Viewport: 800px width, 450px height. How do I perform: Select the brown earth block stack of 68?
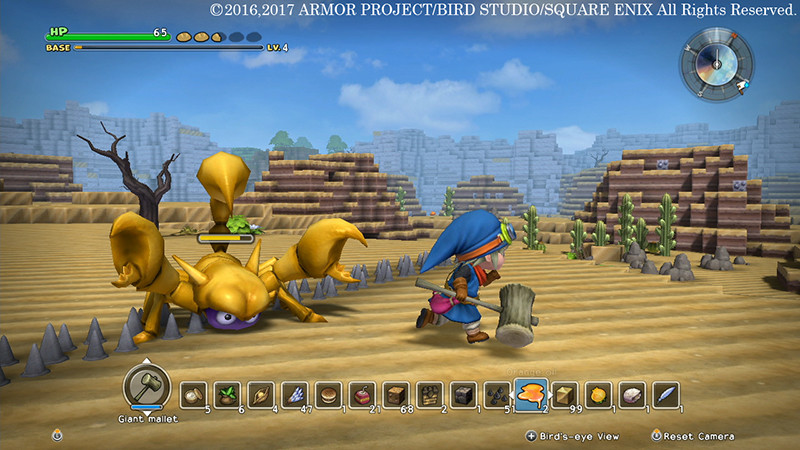(x=395, y=394)
